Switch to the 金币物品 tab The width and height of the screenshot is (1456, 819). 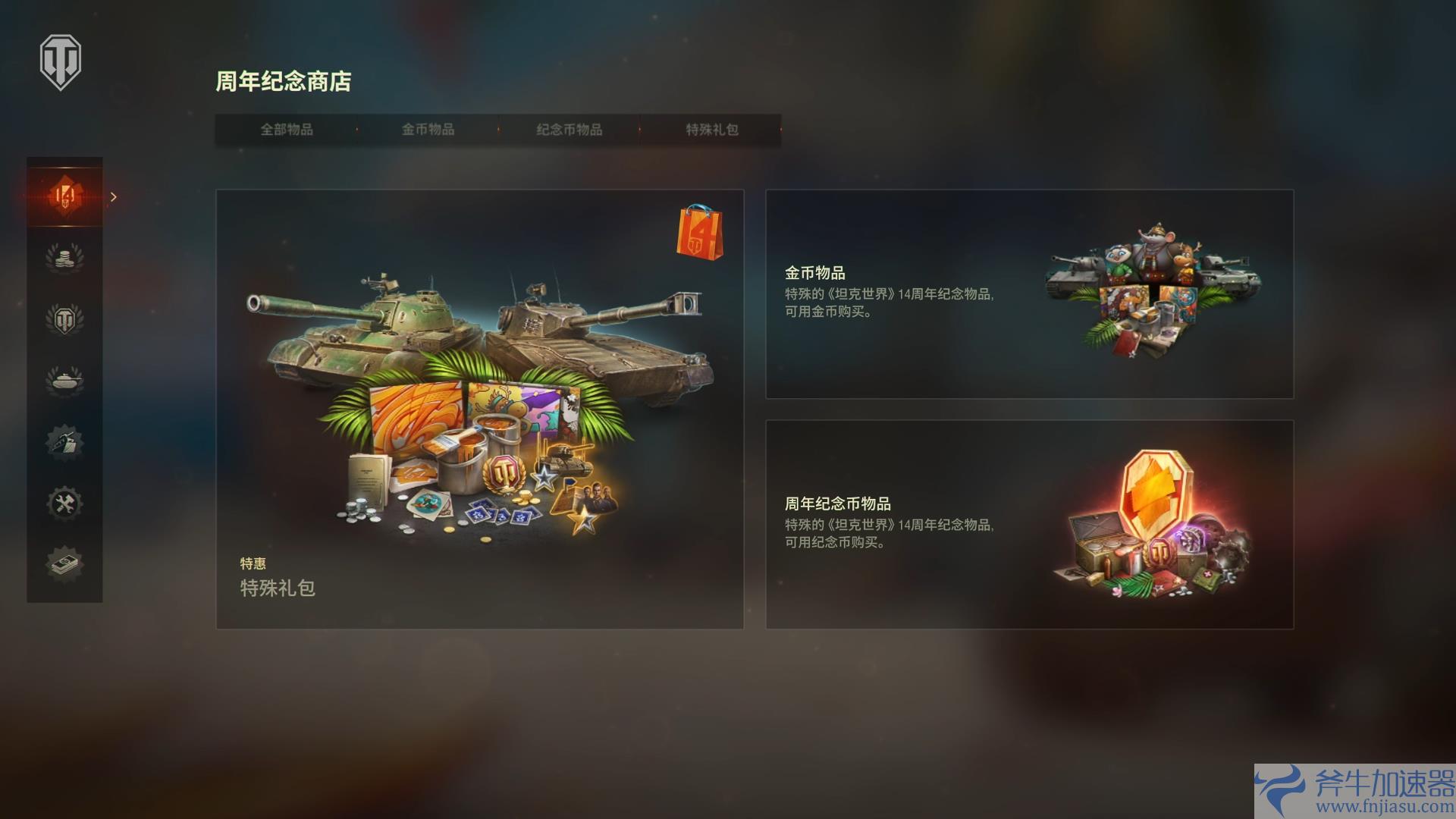coord(429,130)
